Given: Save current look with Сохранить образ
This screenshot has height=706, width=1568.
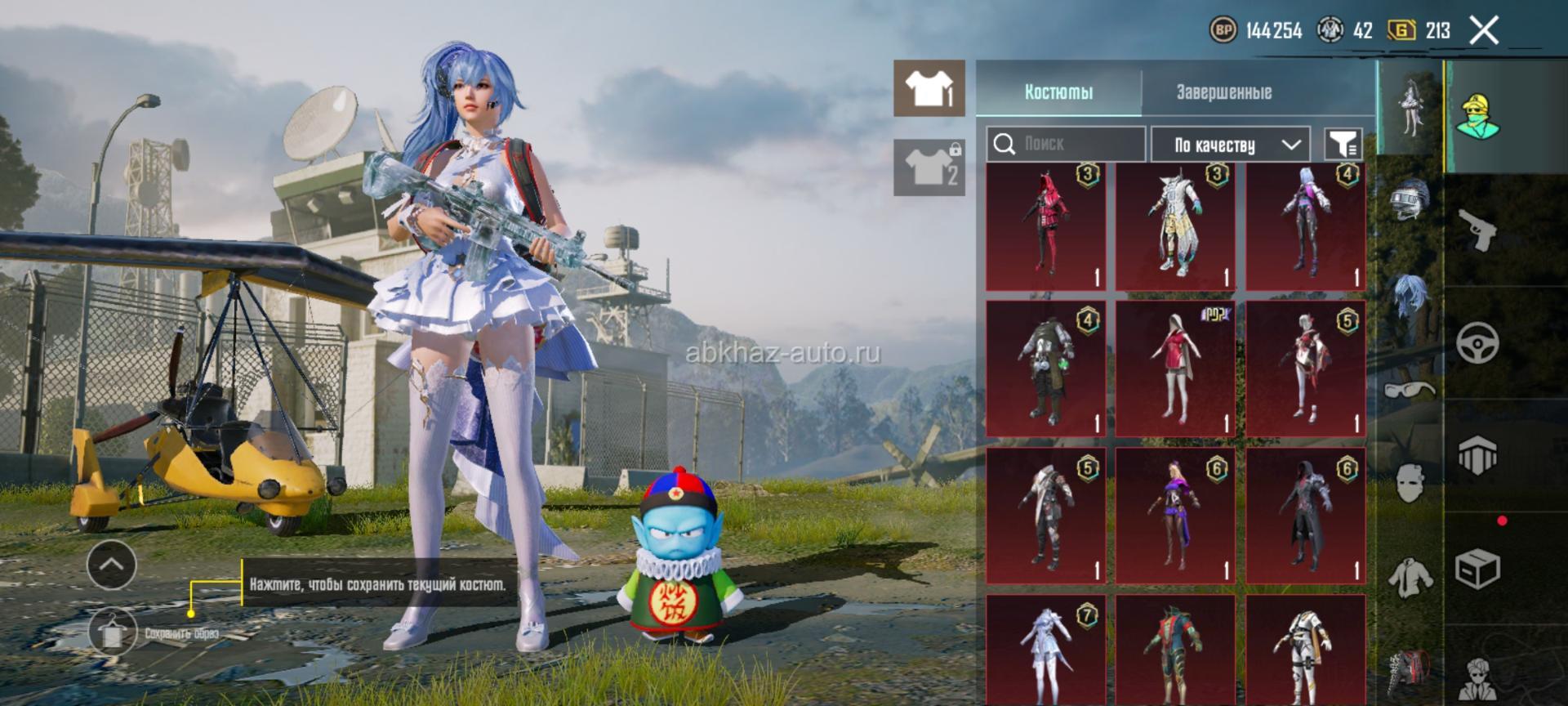Looking at the screenshot, I should pyautogui.click(x=112, y=632).
